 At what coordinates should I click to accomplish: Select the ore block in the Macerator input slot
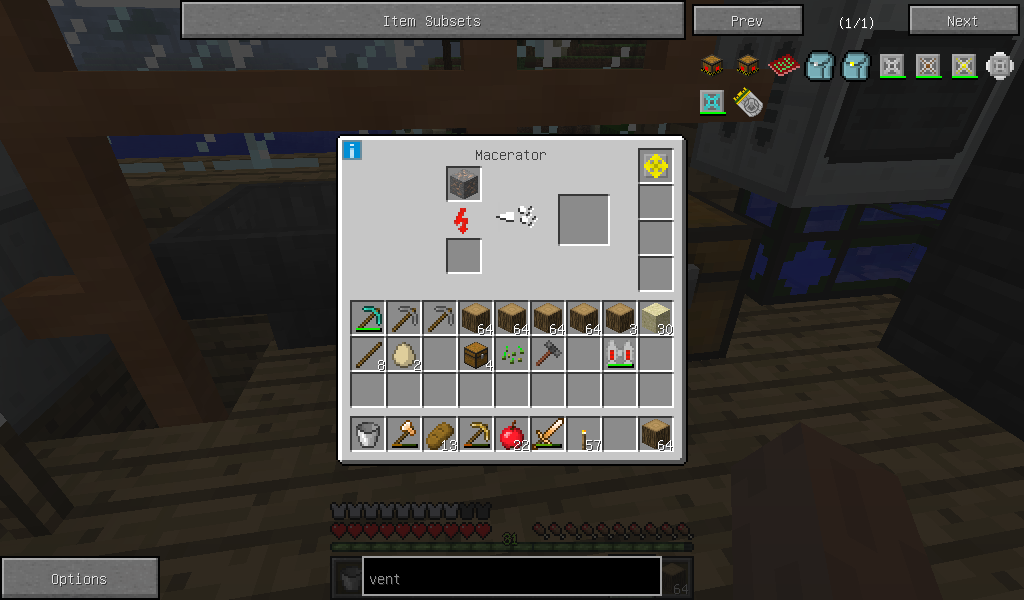pyautogui.click(x=464, y=184)
